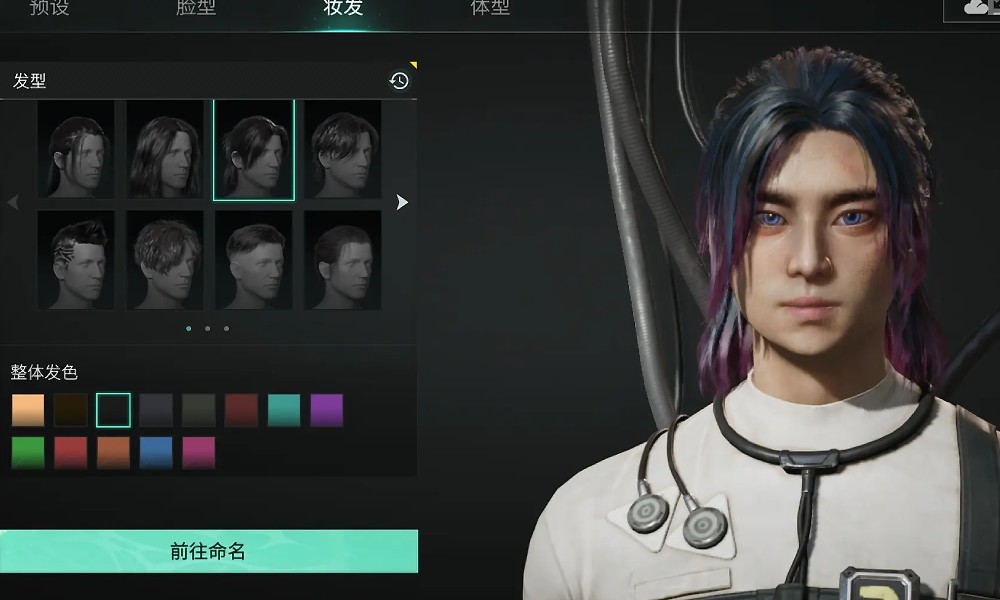Select the dark maroon hair color swatch
The width and height of the screenshot is (1000, 600).
[x=241, y=410]
